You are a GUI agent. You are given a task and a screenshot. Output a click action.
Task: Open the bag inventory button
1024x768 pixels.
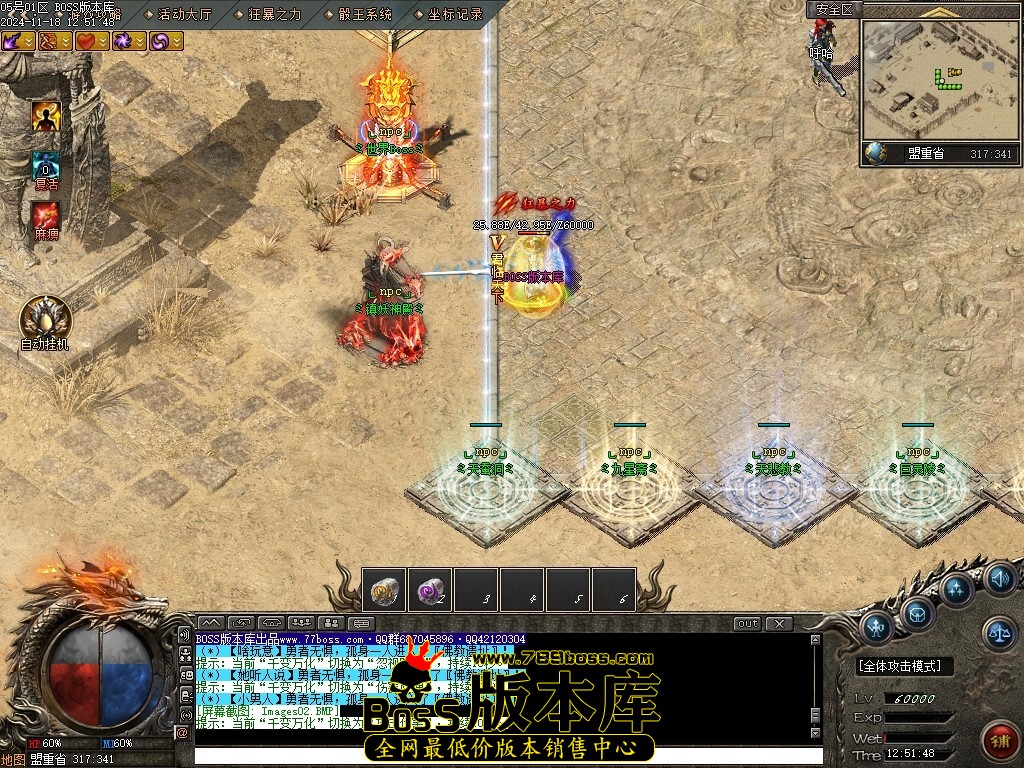pyautogui.click(x=916, y=611)
